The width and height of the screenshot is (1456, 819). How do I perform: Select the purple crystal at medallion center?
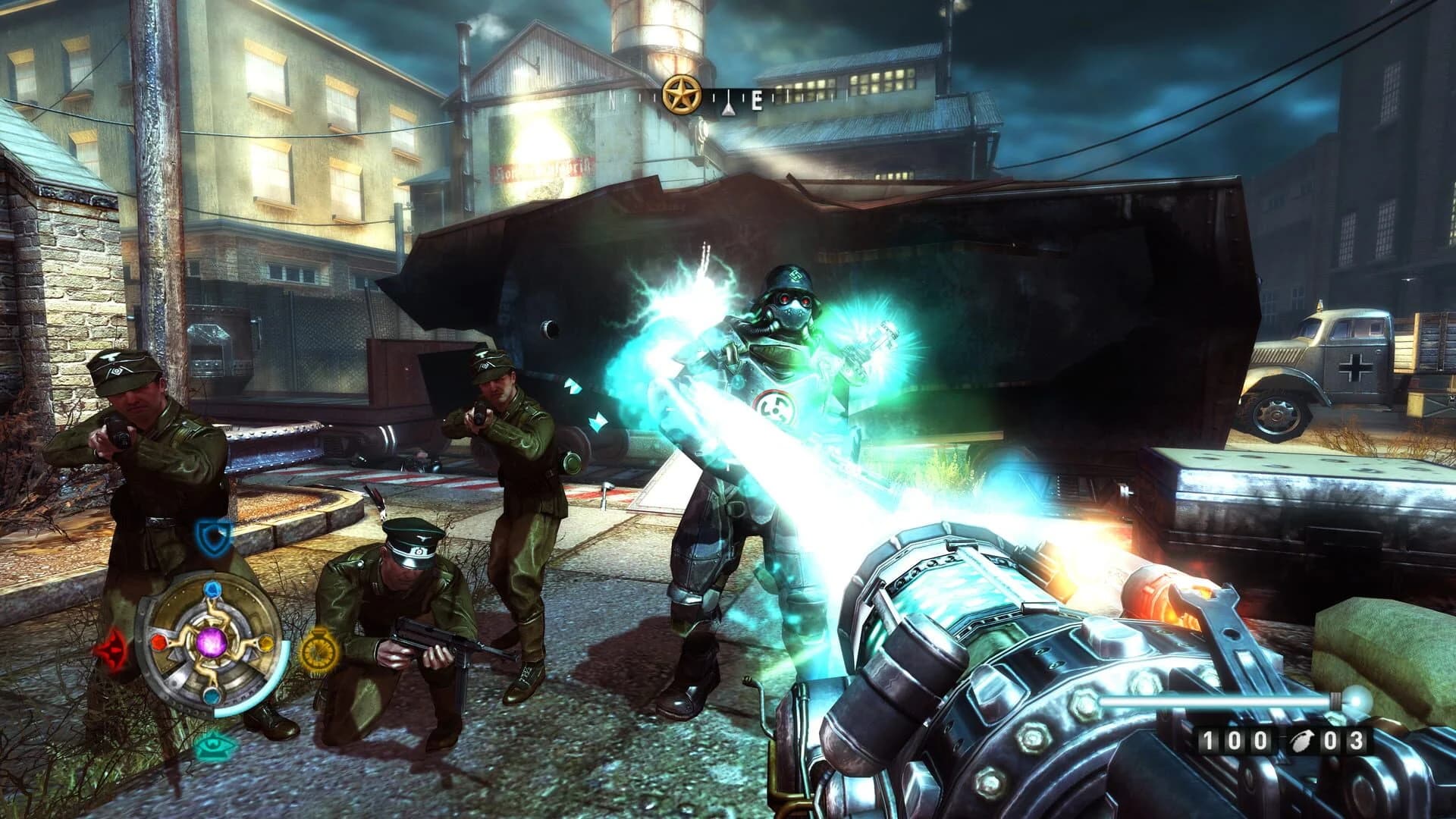tap(212, 644)
